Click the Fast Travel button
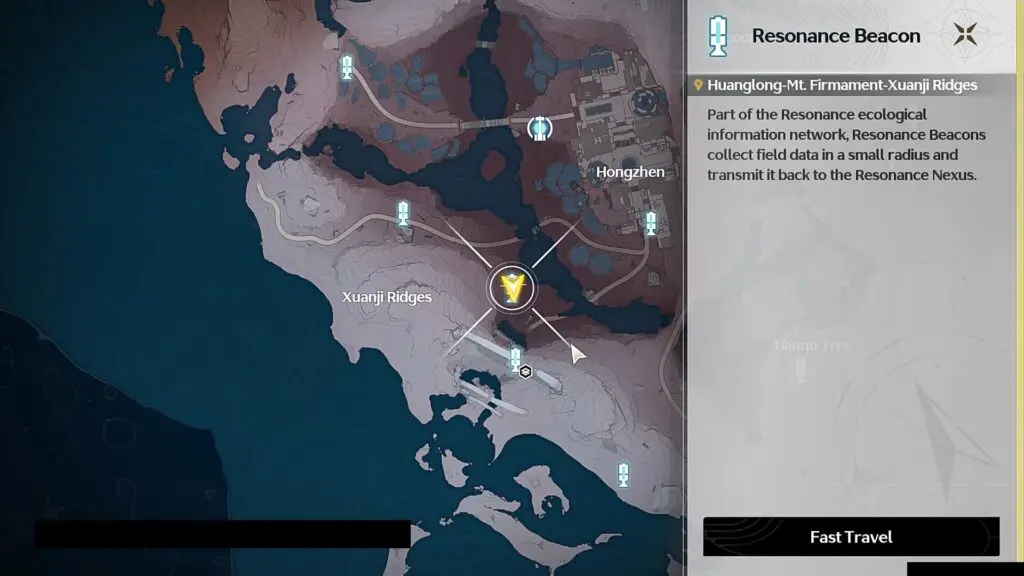The image size is (1024, 576). click(851, 537)
